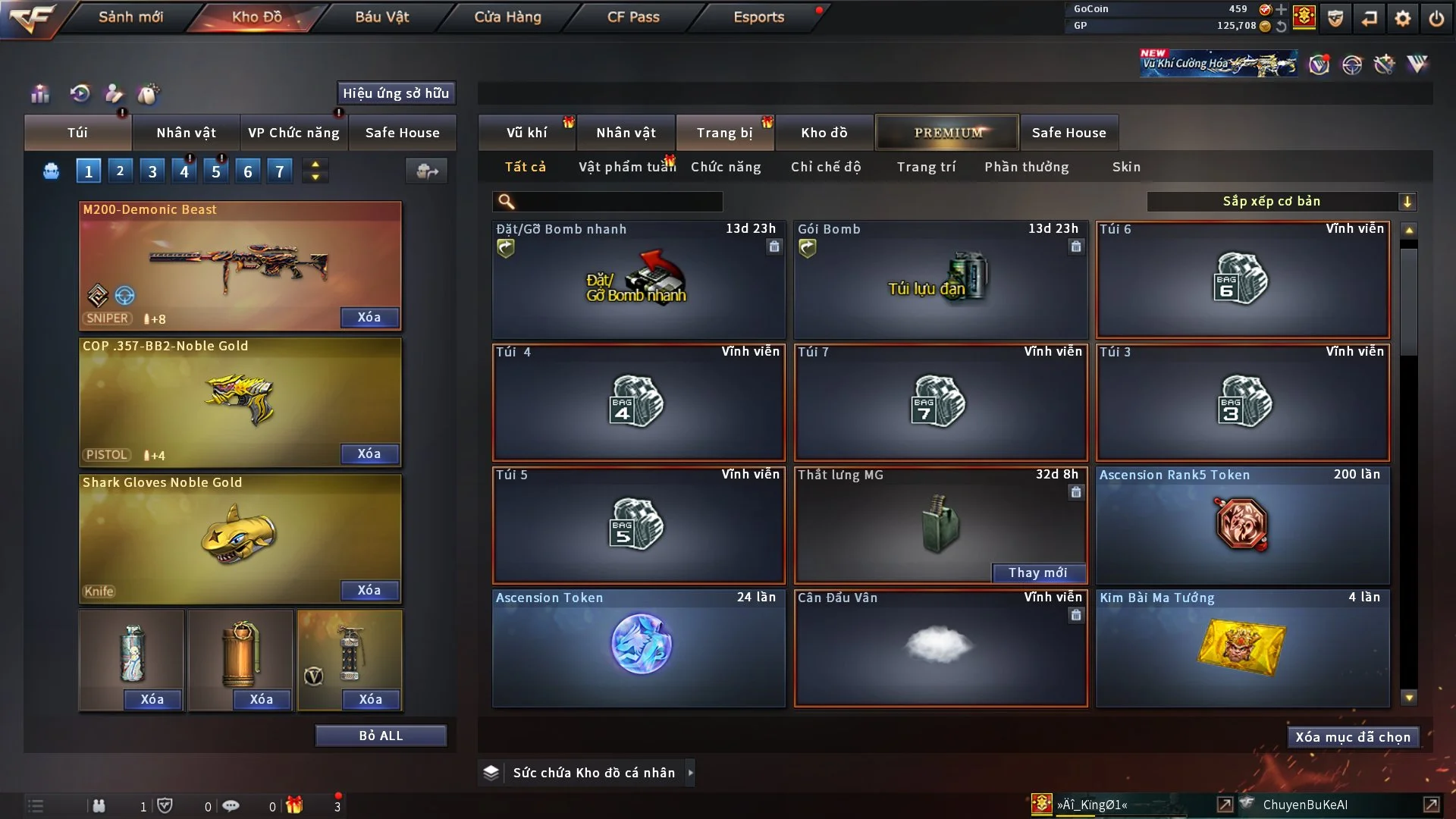Filter items by Trang trí

coord(926,167)
